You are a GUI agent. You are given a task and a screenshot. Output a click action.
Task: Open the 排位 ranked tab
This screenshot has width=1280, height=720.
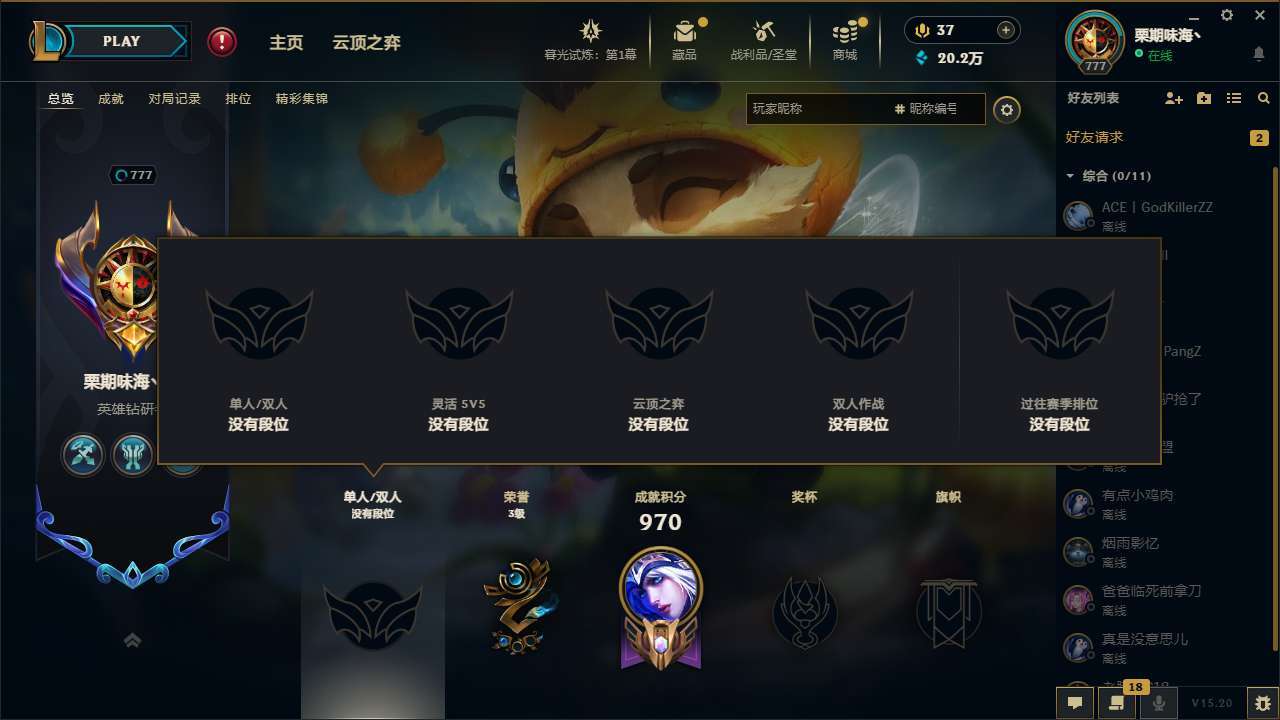[x=238, y=99]
